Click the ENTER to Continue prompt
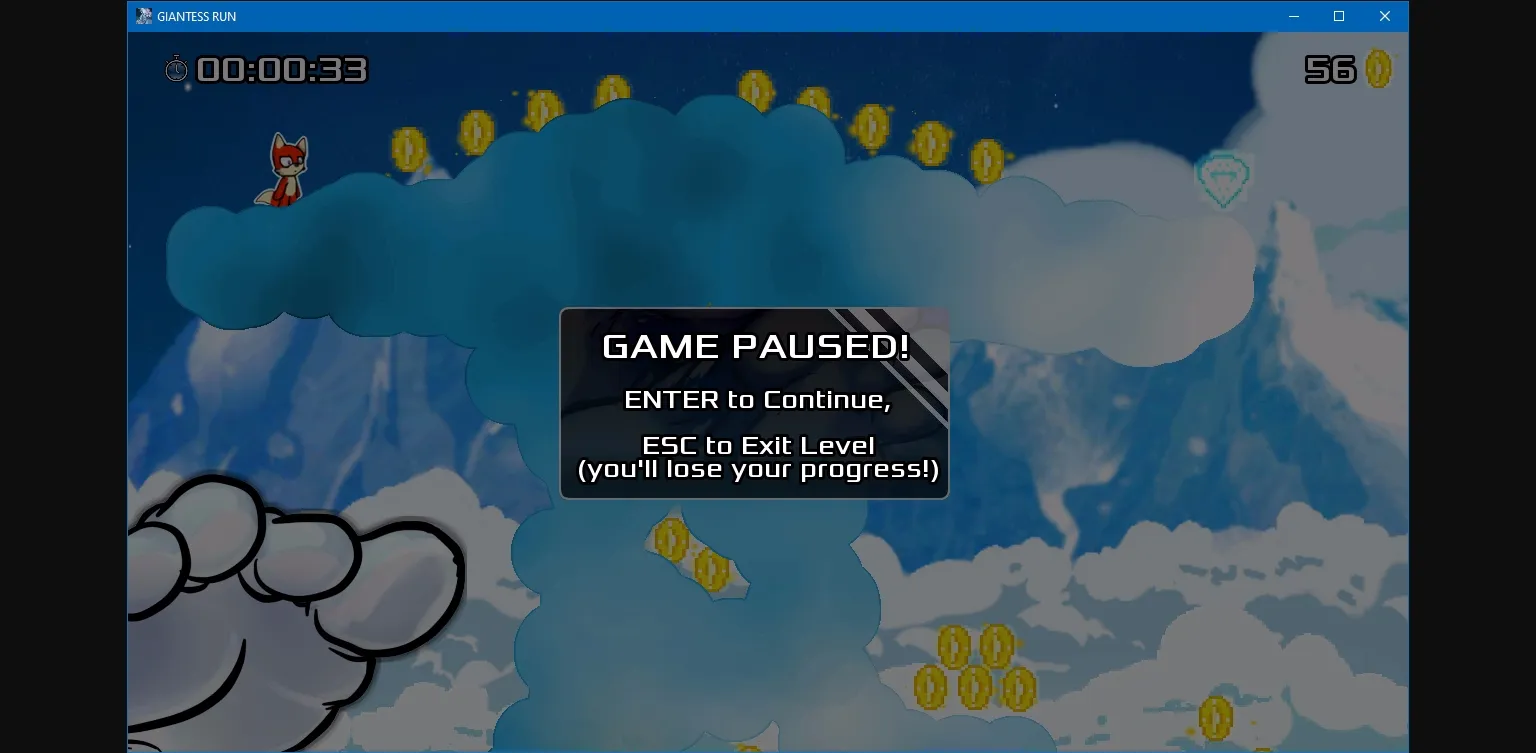 point(756,398)
